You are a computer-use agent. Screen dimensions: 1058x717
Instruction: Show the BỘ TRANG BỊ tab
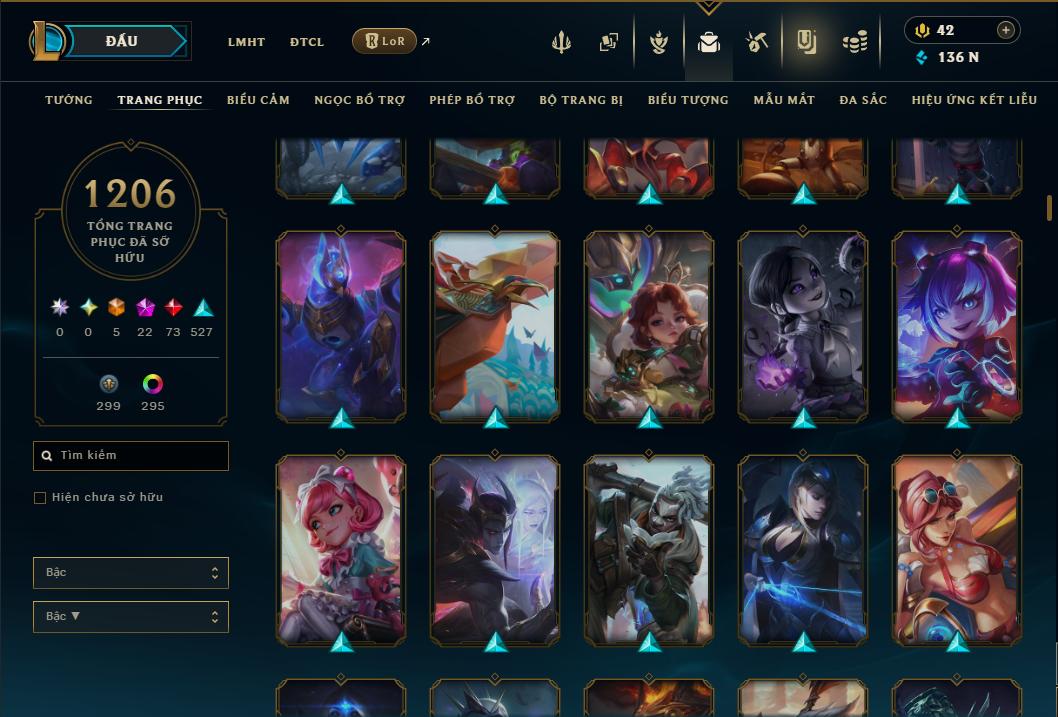click(581, 100)
